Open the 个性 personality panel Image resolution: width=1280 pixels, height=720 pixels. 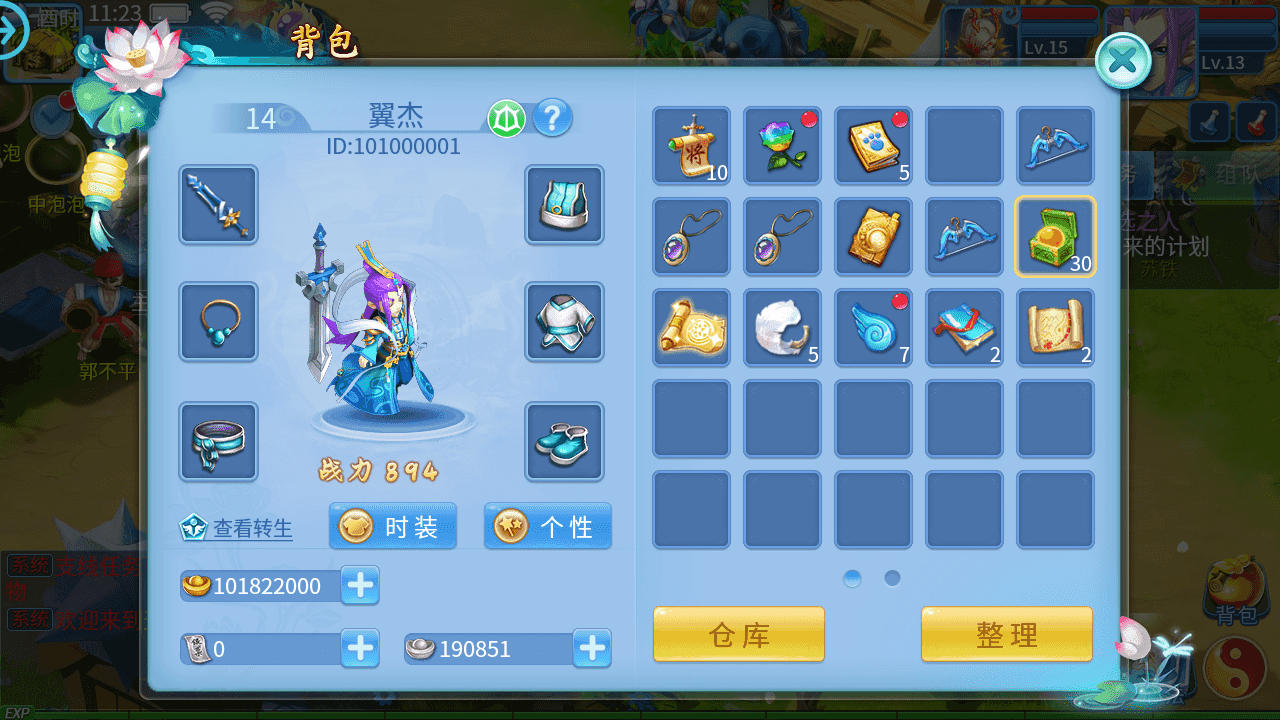[548, 527]
